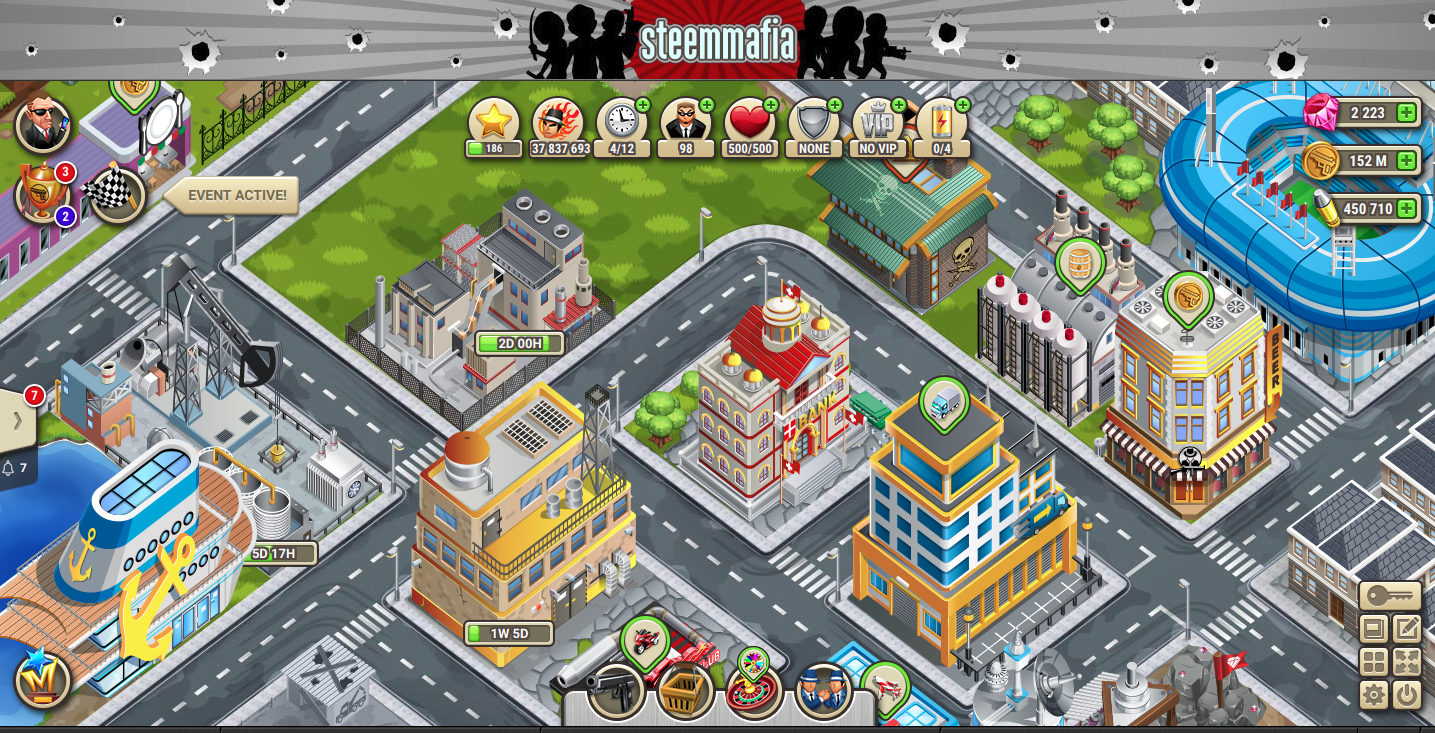This screenshot has height=733, width=1435.
Task: Open the shopping basket store
Action: 685,692
